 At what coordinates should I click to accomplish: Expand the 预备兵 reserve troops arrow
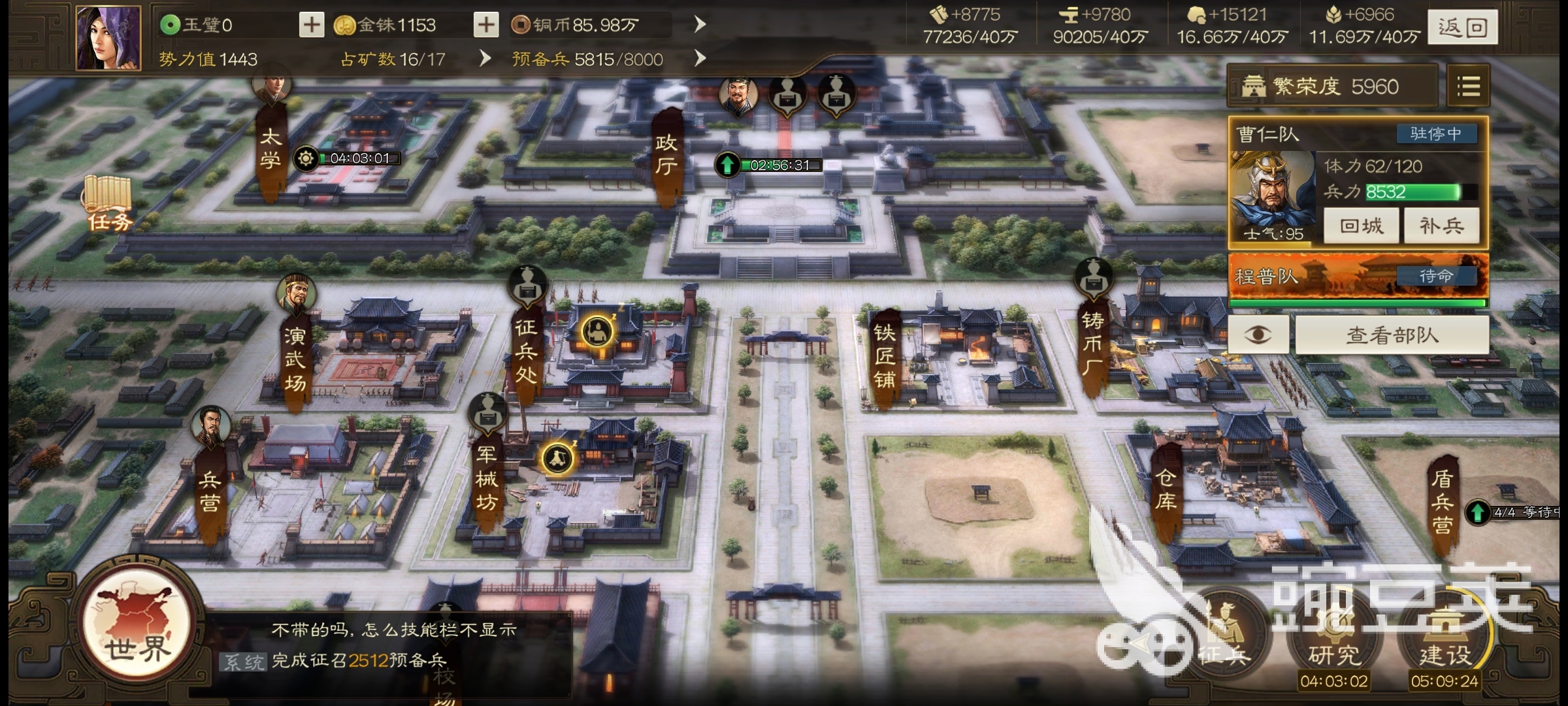700,59
